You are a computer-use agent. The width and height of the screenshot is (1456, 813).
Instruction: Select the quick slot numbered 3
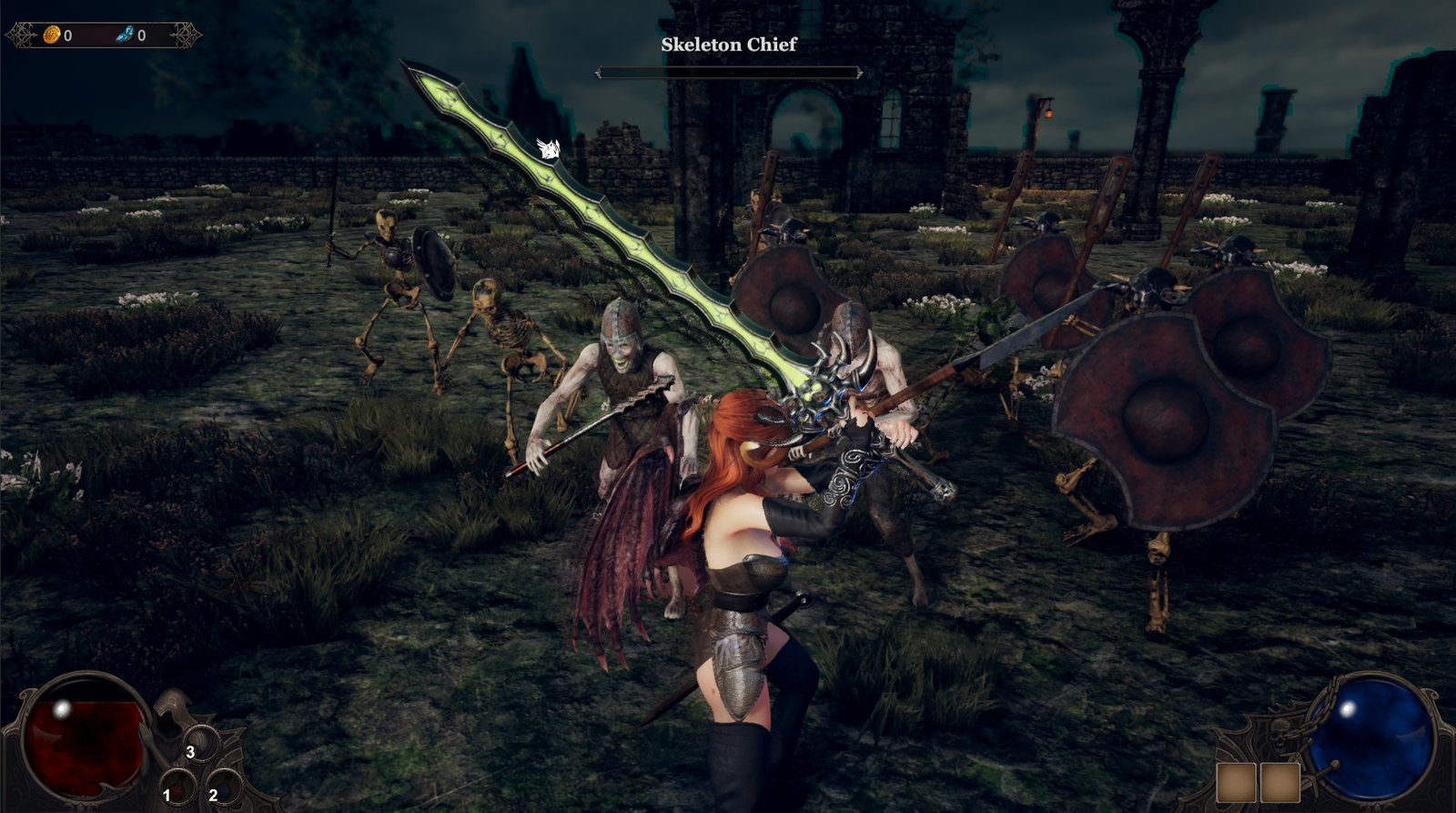point(200,744)
